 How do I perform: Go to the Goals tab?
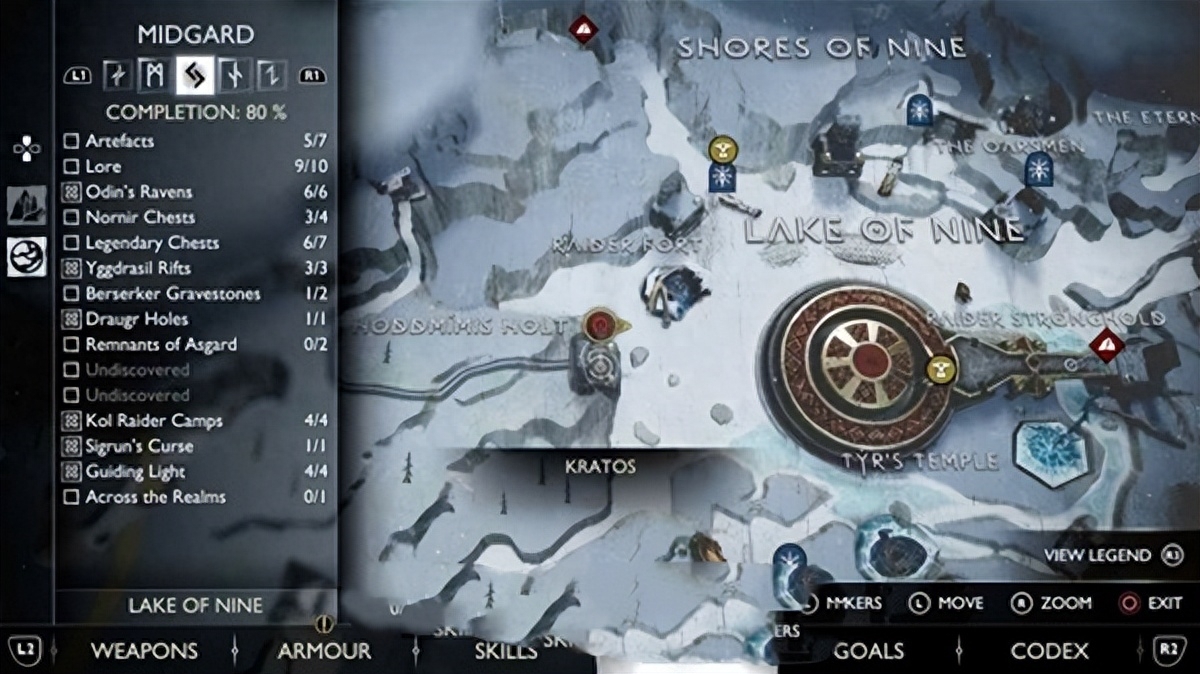[868, 651]
